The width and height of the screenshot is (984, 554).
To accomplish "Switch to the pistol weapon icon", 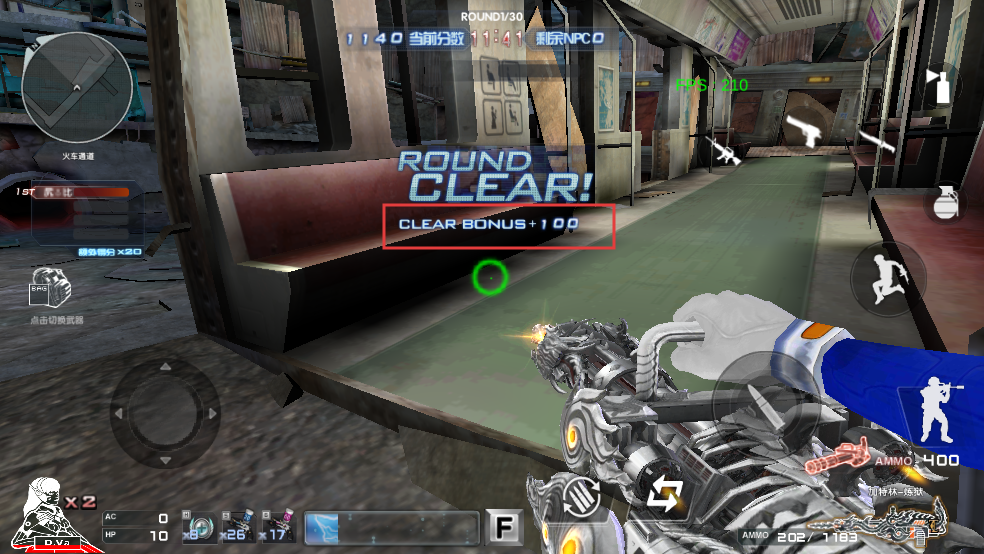I will [x=803, y=129].
